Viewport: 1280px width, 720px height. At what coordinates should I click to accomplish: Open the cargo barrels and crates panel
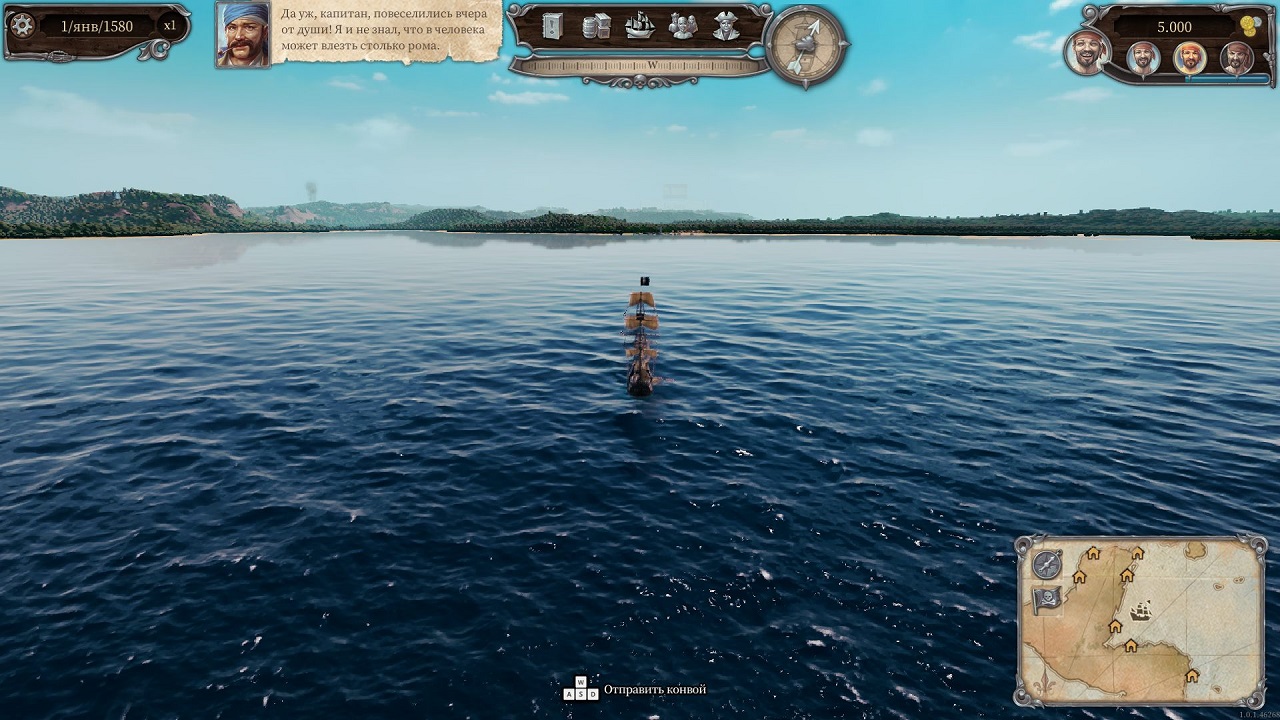coord(596,26)
